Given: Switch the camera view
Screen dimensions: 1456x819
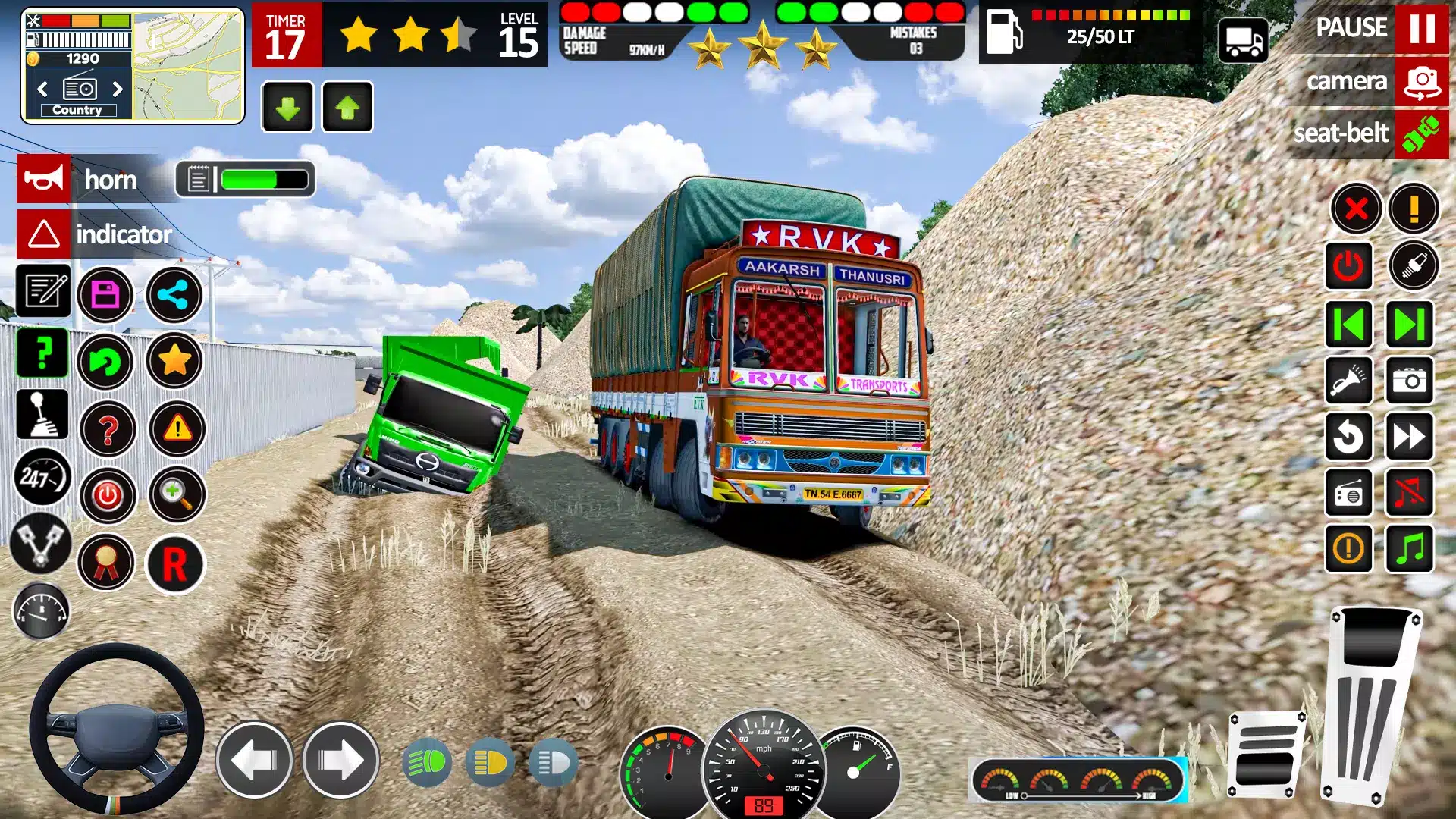Looking at the screenshot, I should pyautogui.click(x=1421, y=82).
